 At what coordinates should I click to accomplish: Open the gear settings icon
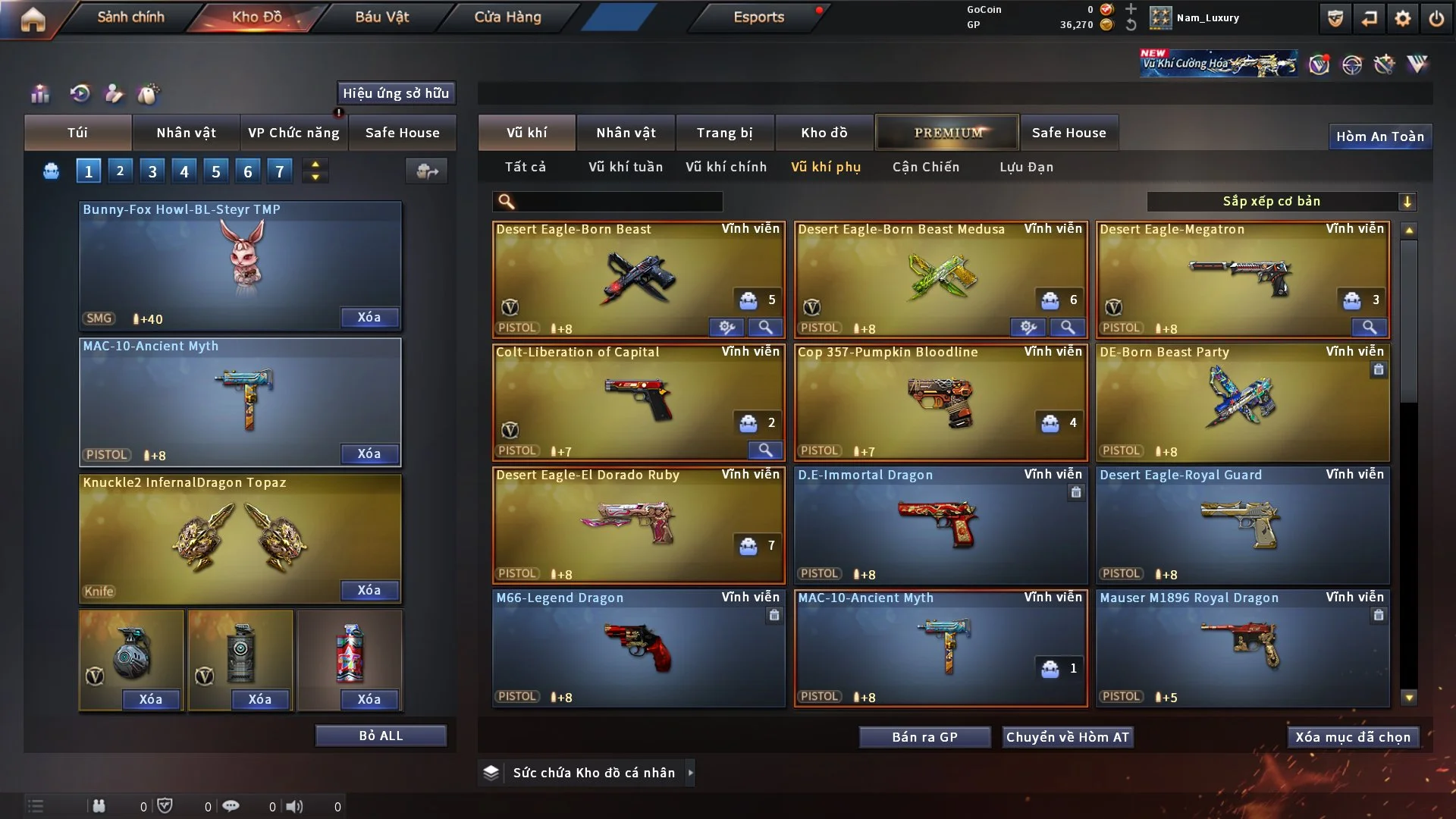pos(1402,18)
